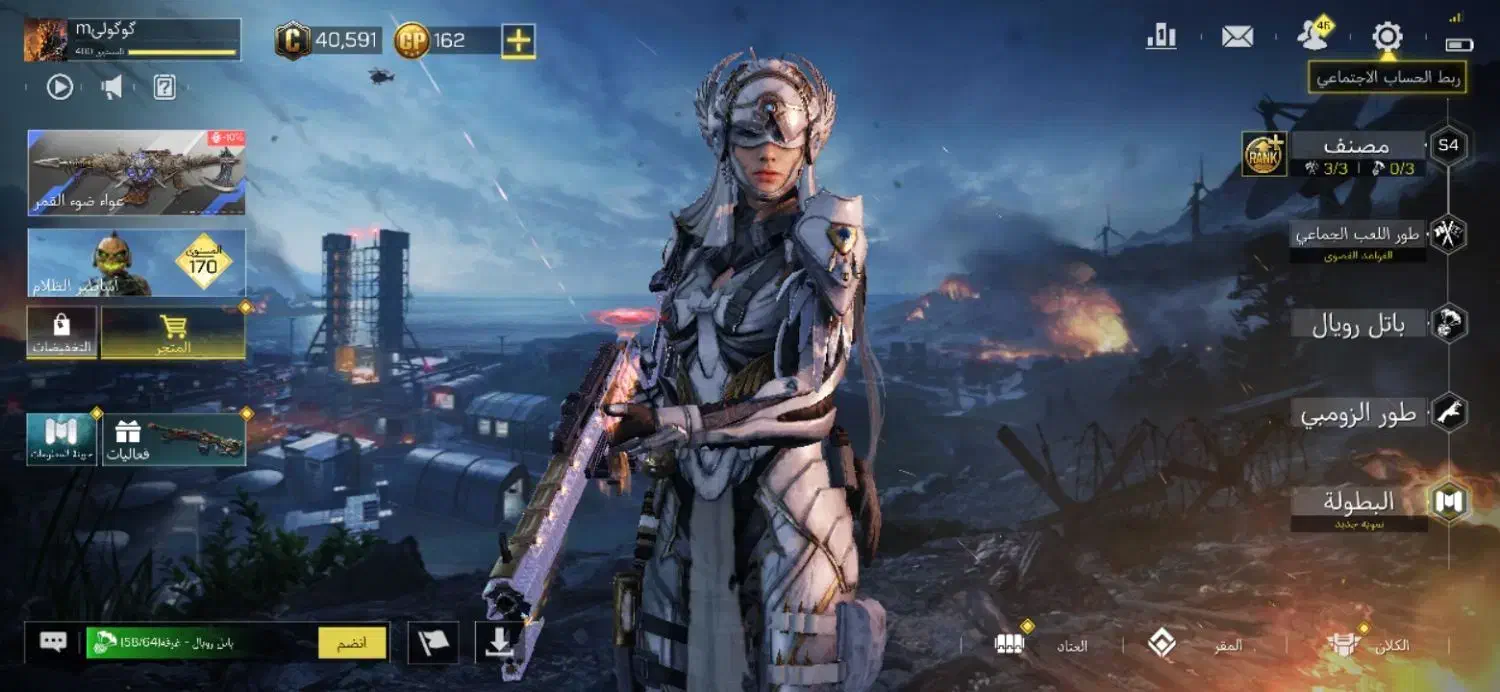The width and height of the screenshot is (1500, 692).
Task: Open the leaderboard bar chart icon
Action: (1161, 37)
